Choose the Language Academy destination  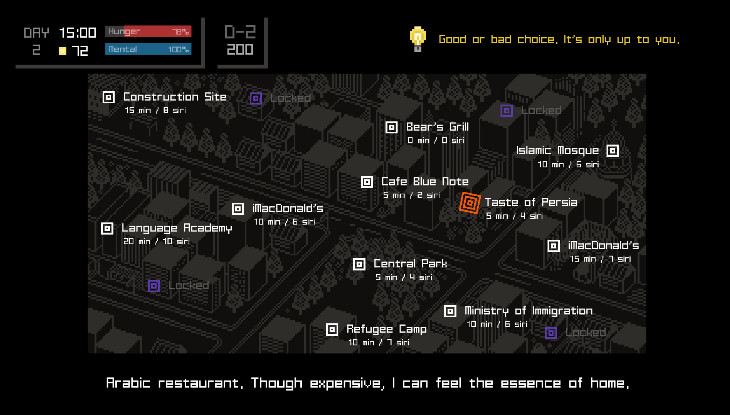coord(107,228)
